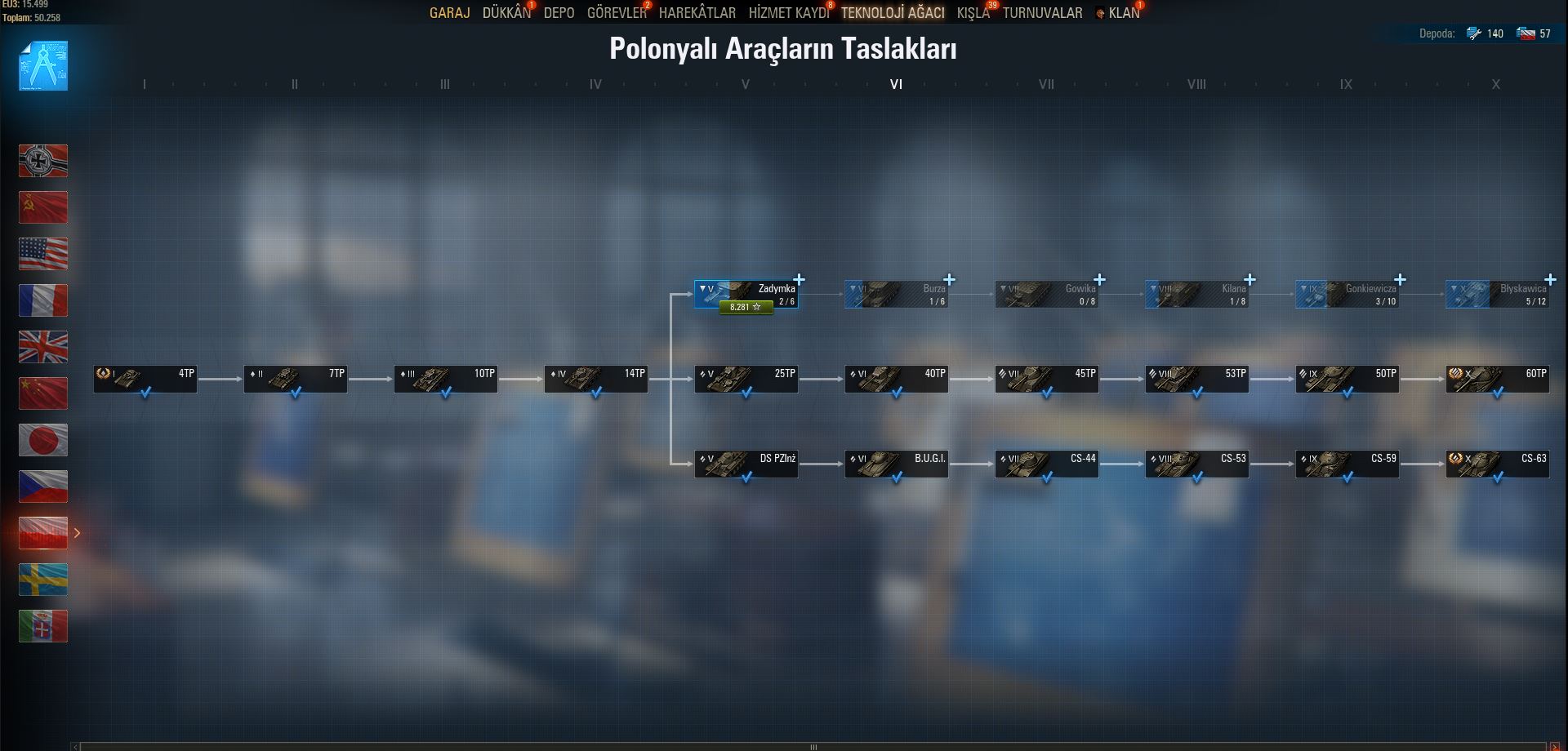Switch to the Japanese nation flag

click(43, 440)
